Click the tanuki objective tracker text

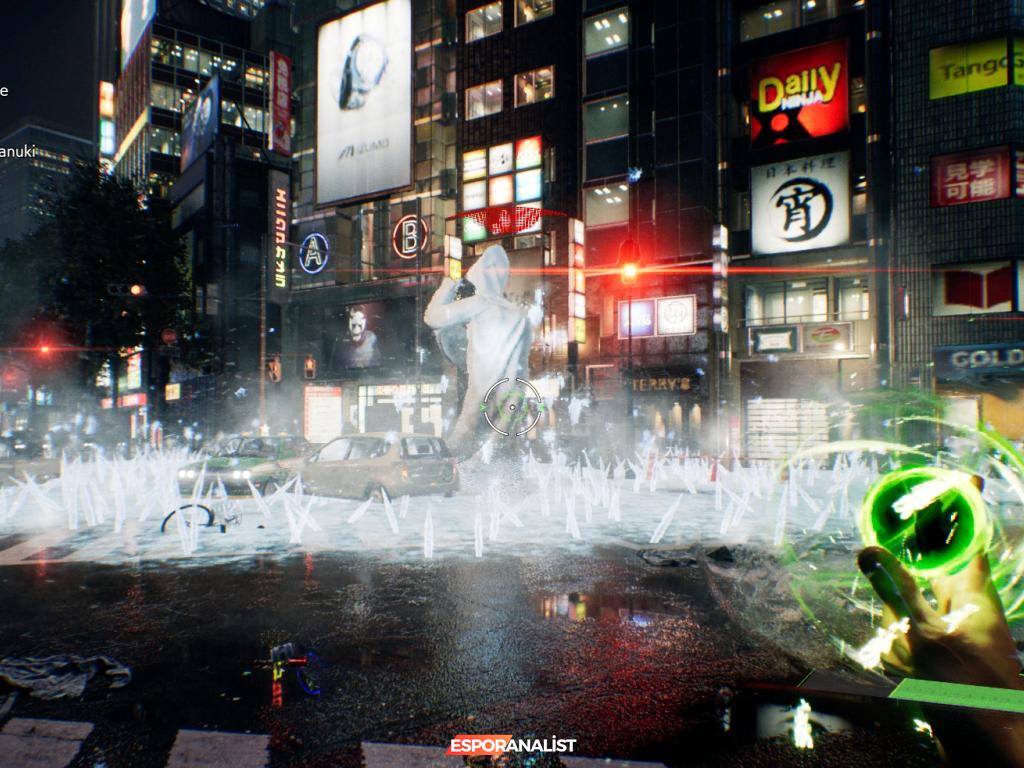point(17,152)
